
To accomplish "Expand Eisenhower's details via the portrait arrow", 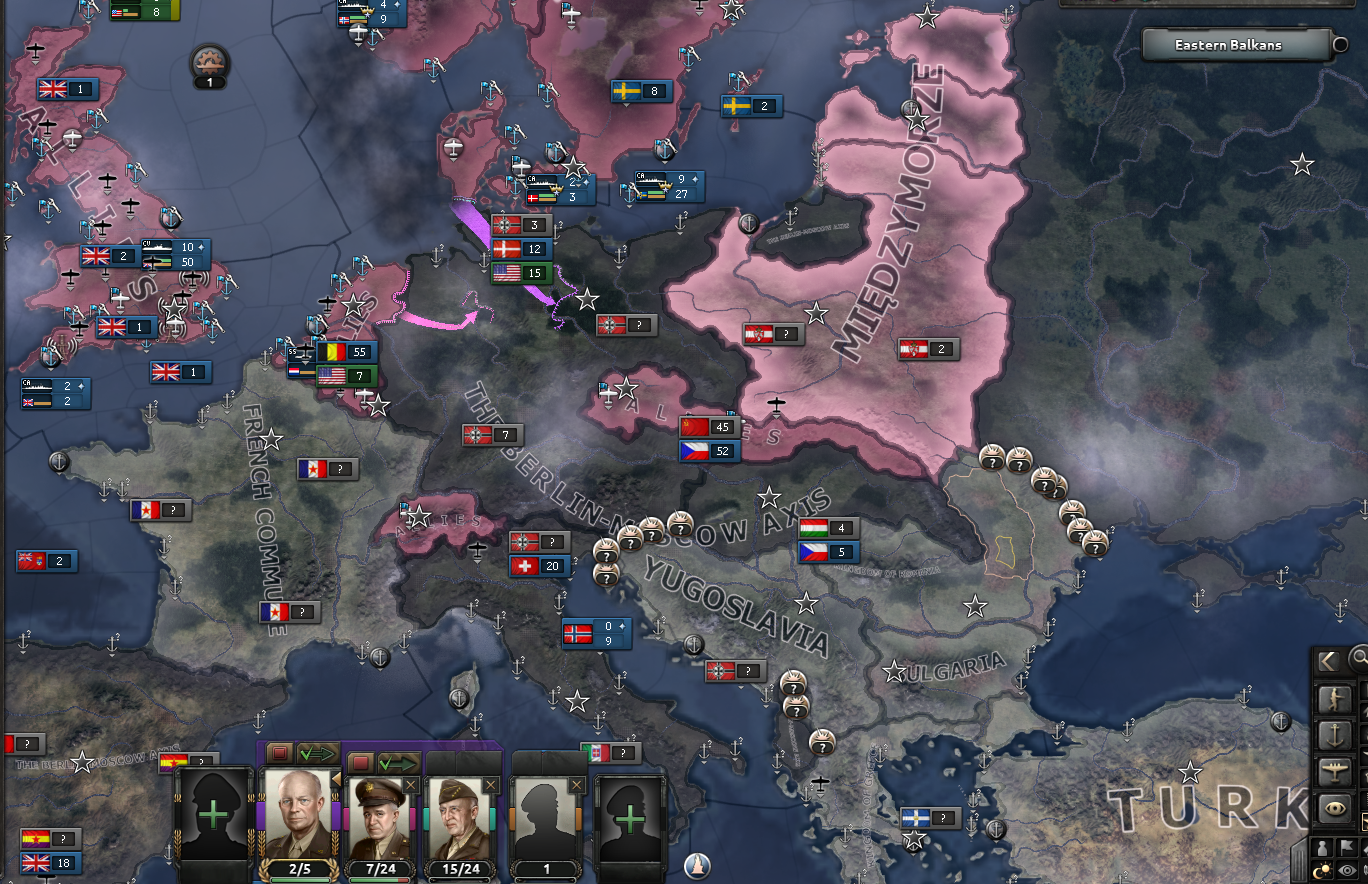I will coord(337,779).
